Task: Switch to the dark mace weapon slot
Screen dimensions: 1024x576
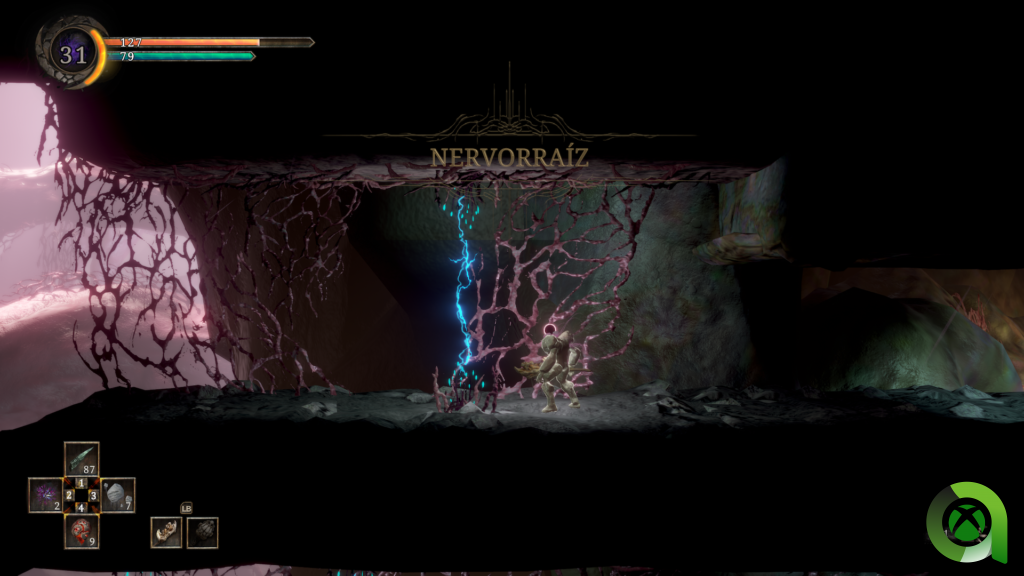Action: [x=202, y=532]
